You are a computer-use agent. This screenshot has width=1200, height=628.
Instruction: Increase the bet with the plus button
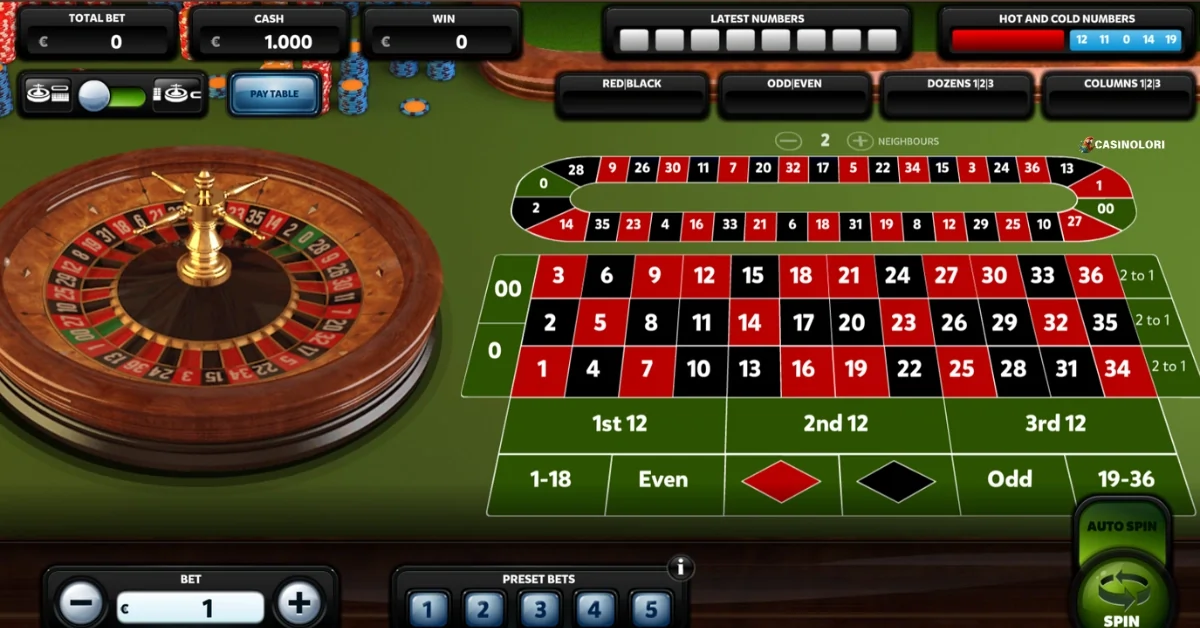[x=298, y=603]
